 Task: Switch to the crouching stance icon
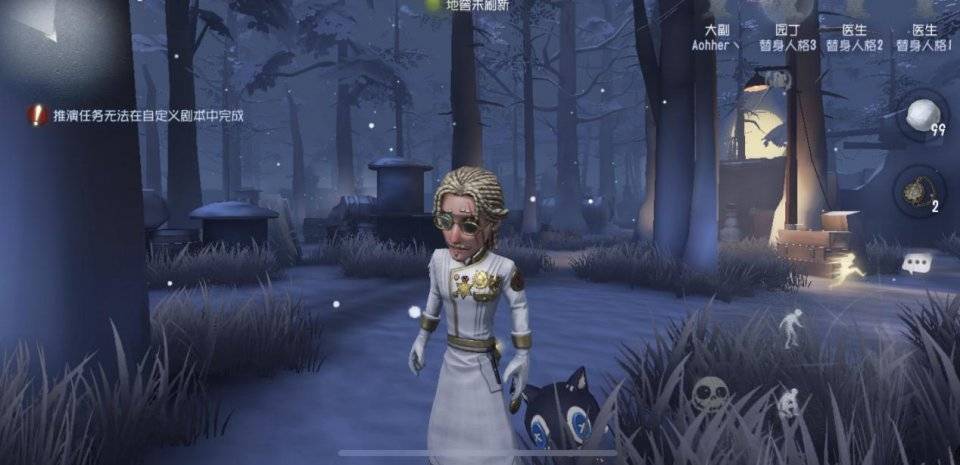[x=788, y=402]
